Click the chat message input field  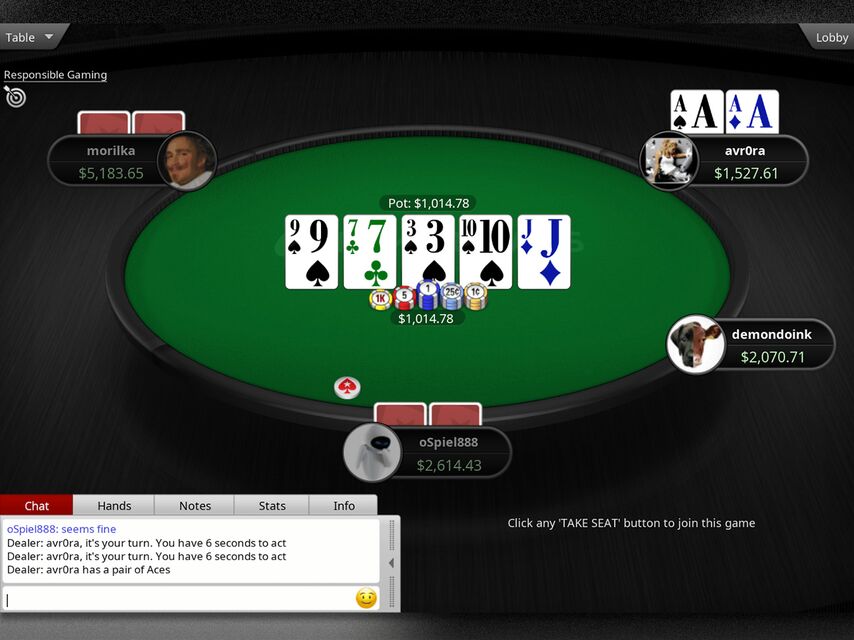coord(178,599)
